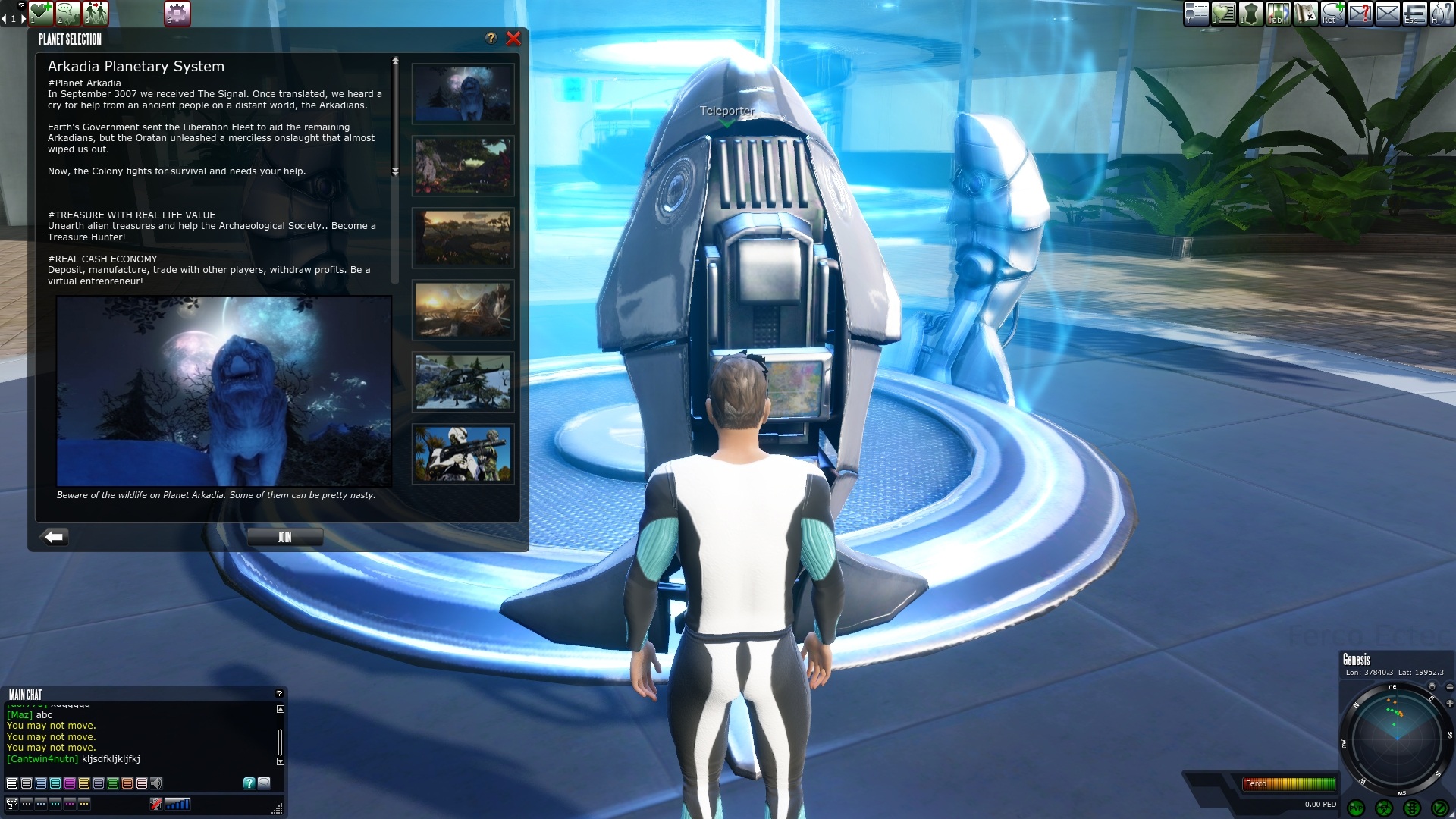The height and width of the screenshot is (819, 1456).
Task: Open the Planet Selection help question mark
Action: [x=491, y=39]
